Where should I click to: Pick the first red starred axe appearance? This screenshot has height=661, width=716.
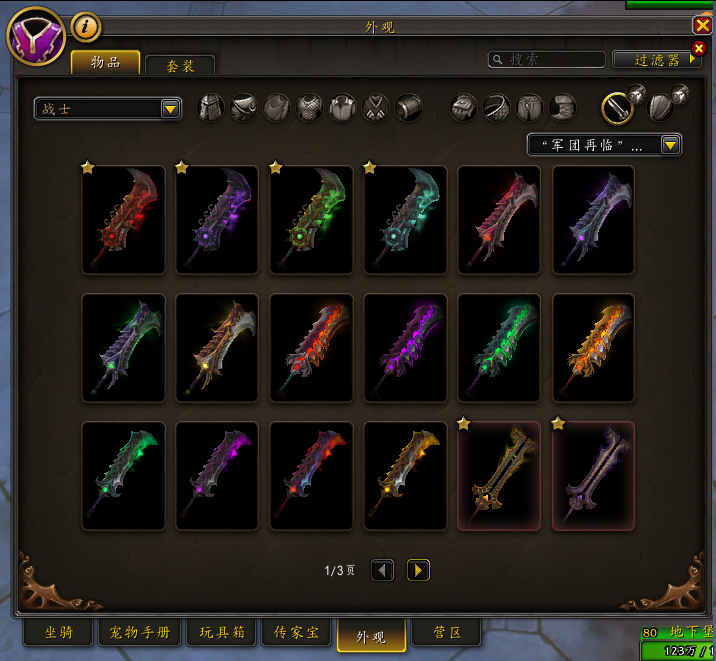pyautogui.click(x=123, y=219)
